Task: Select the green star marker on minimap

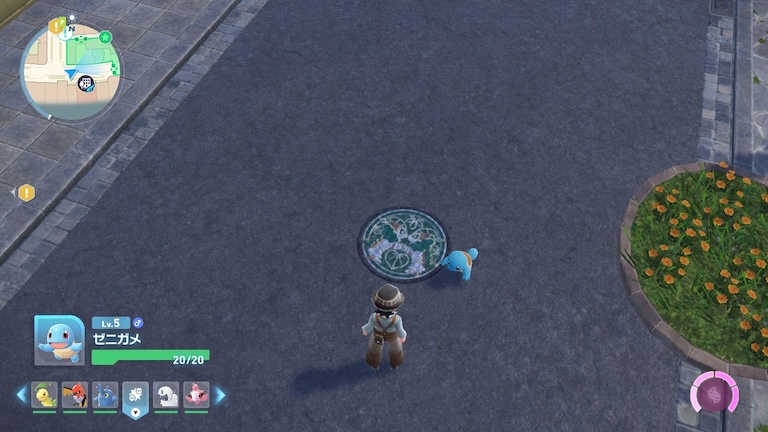Action: [105, 37]
